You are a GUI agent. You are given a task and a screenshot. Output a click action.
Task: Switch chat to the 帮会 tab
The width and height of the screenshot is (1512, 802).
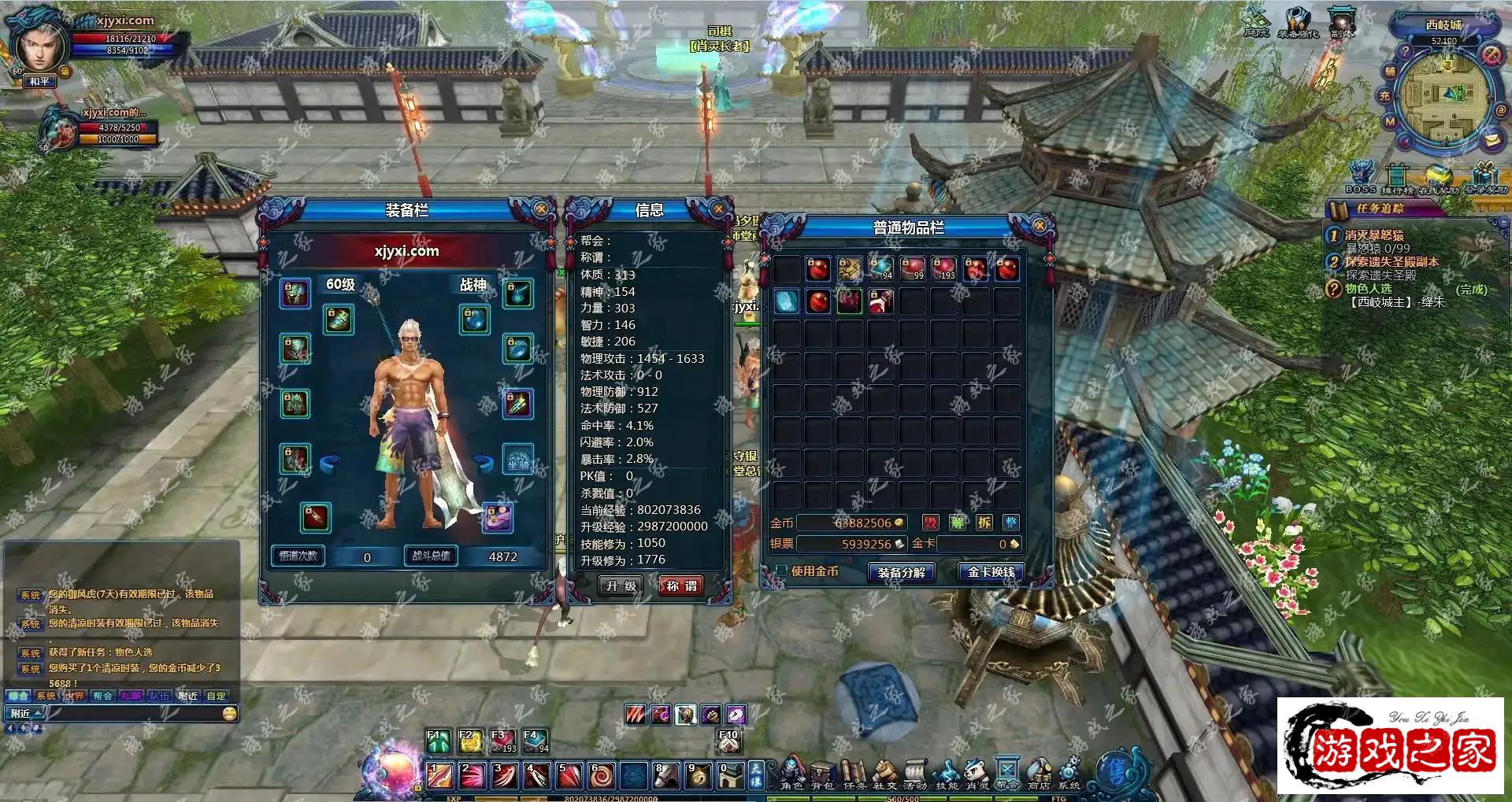click(x=102, y=696)
